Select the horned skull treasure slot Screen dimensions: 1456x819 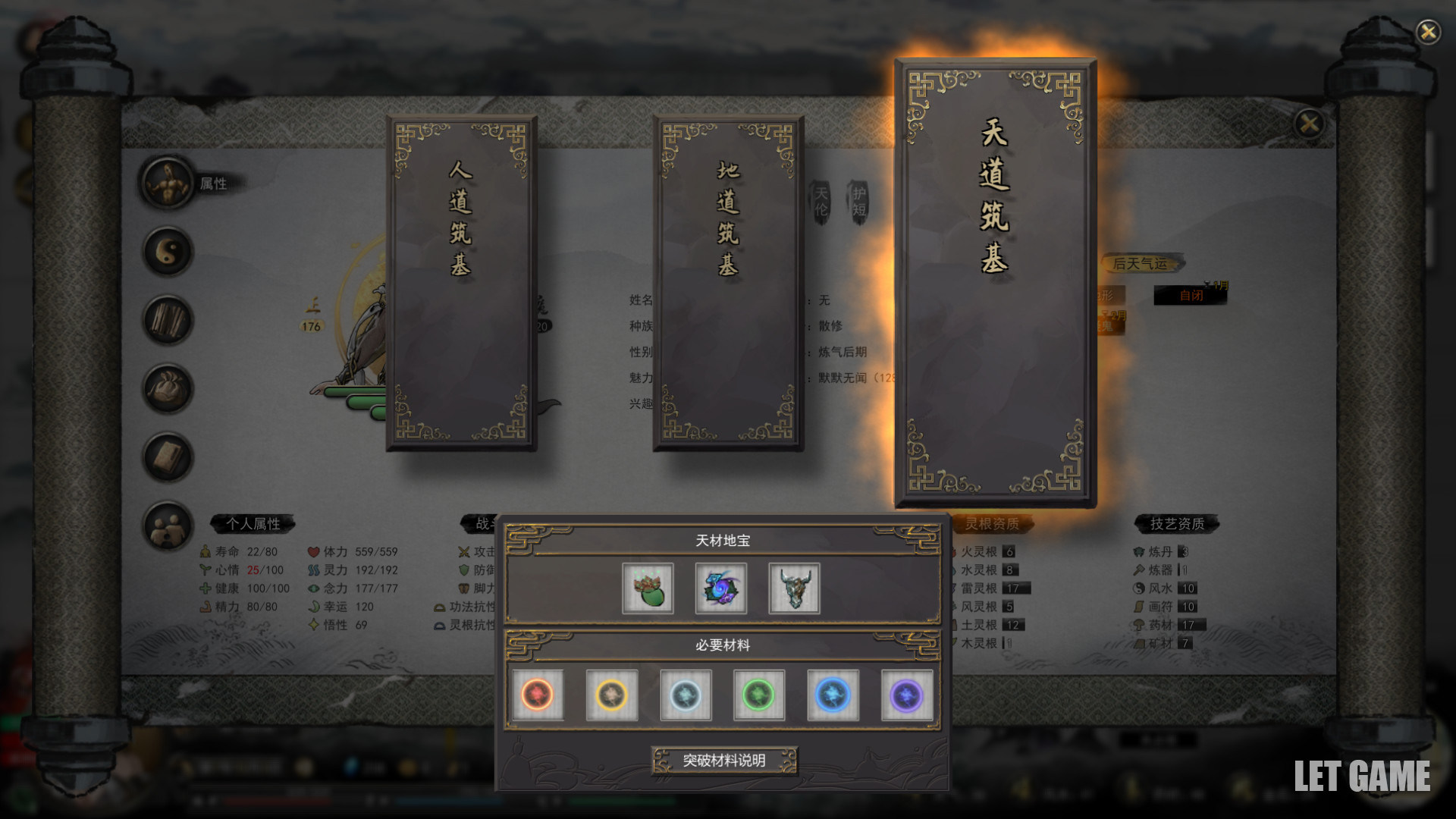click(x=794, y=588)
